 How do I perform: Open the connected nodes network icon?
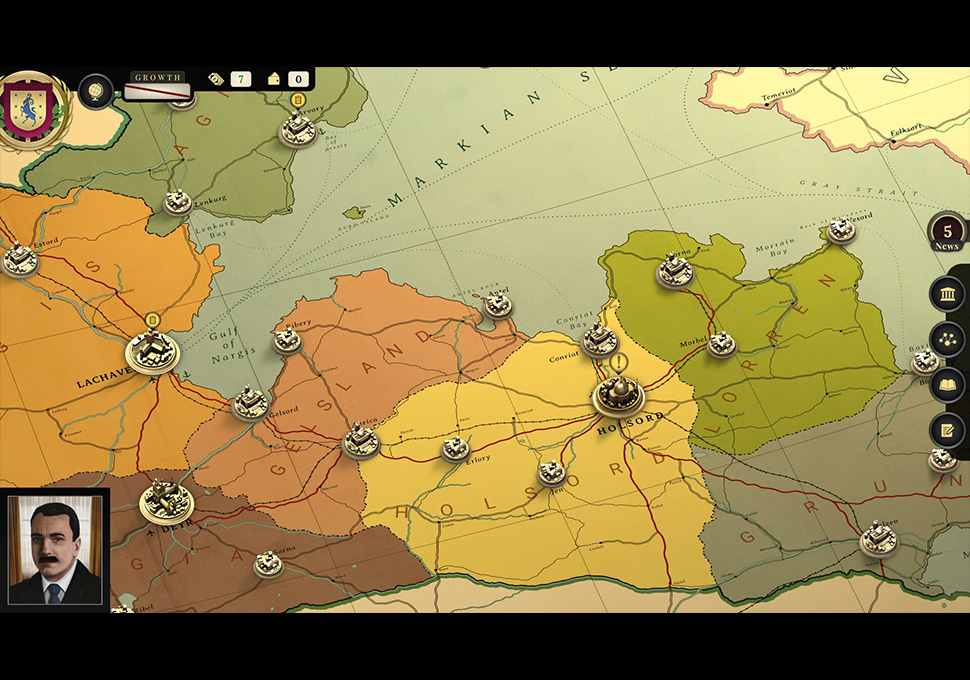(x=946, y=340)
